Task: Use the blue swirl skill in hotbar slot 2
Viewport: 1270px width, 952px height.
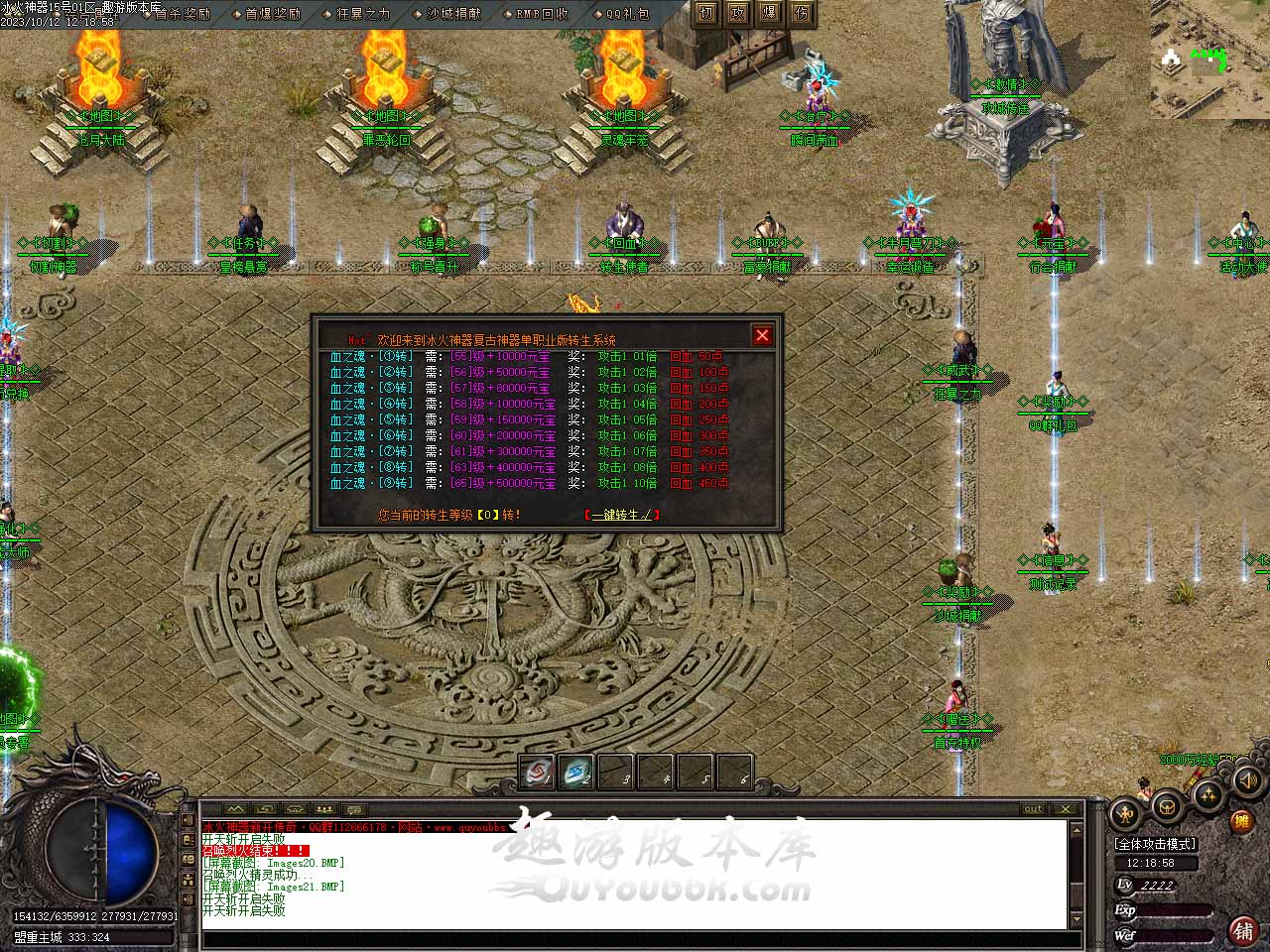Action: point(576,773)
